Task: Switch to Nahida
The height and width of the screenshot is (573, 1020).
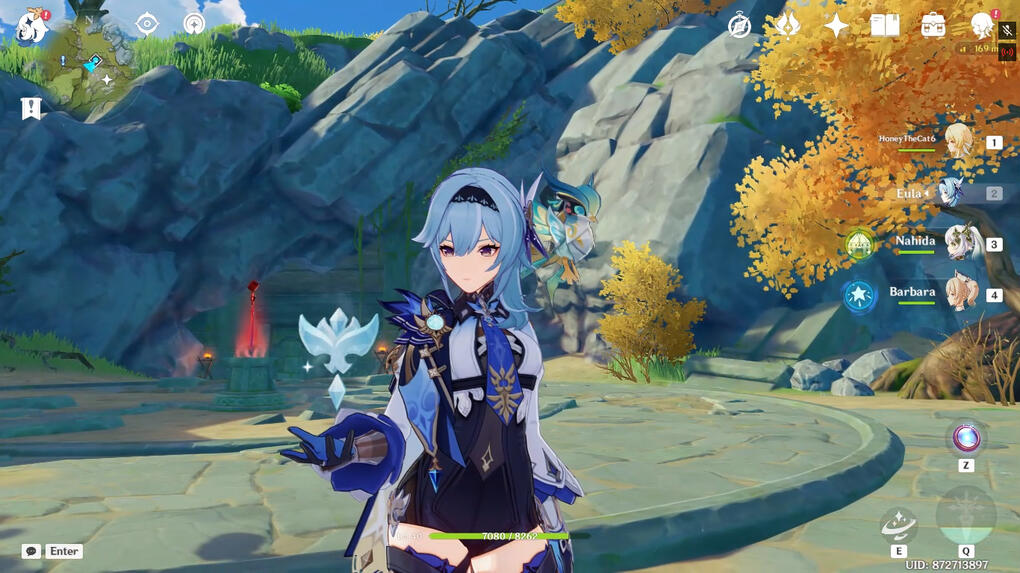Action: tap(961, 243)
